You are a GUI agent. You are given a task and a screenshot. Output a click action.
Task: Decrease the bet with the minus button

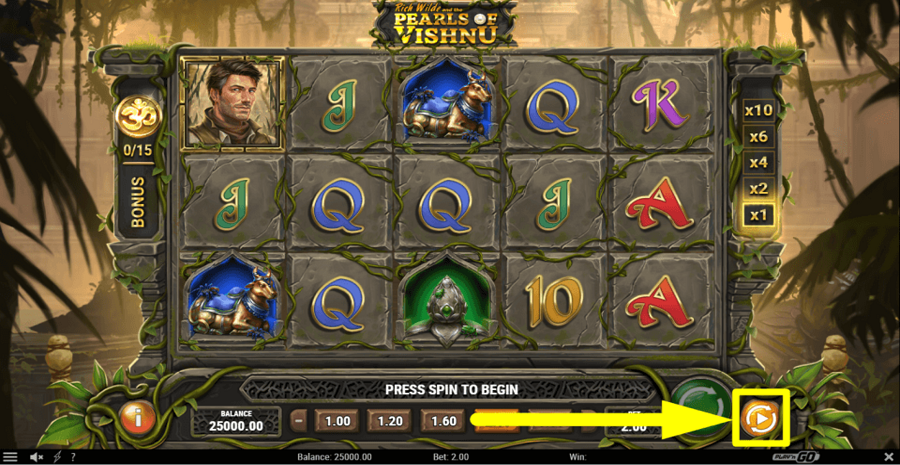point(298,421)
